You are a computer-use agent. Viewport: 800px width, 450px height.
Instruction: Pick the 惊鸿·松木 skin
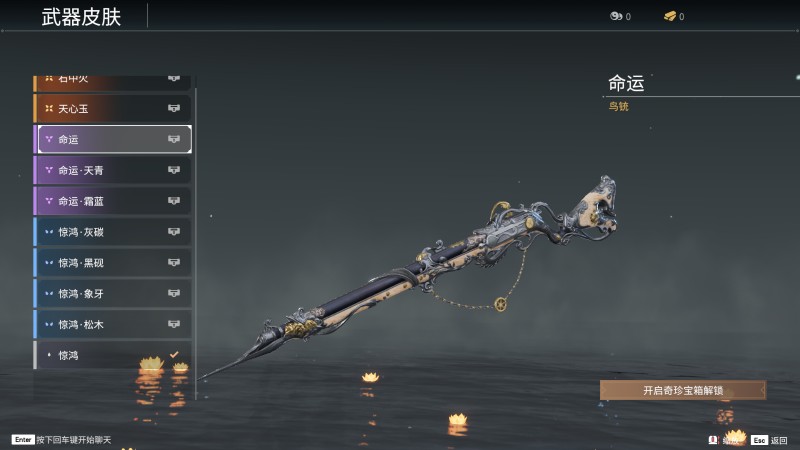coord(112,325)
